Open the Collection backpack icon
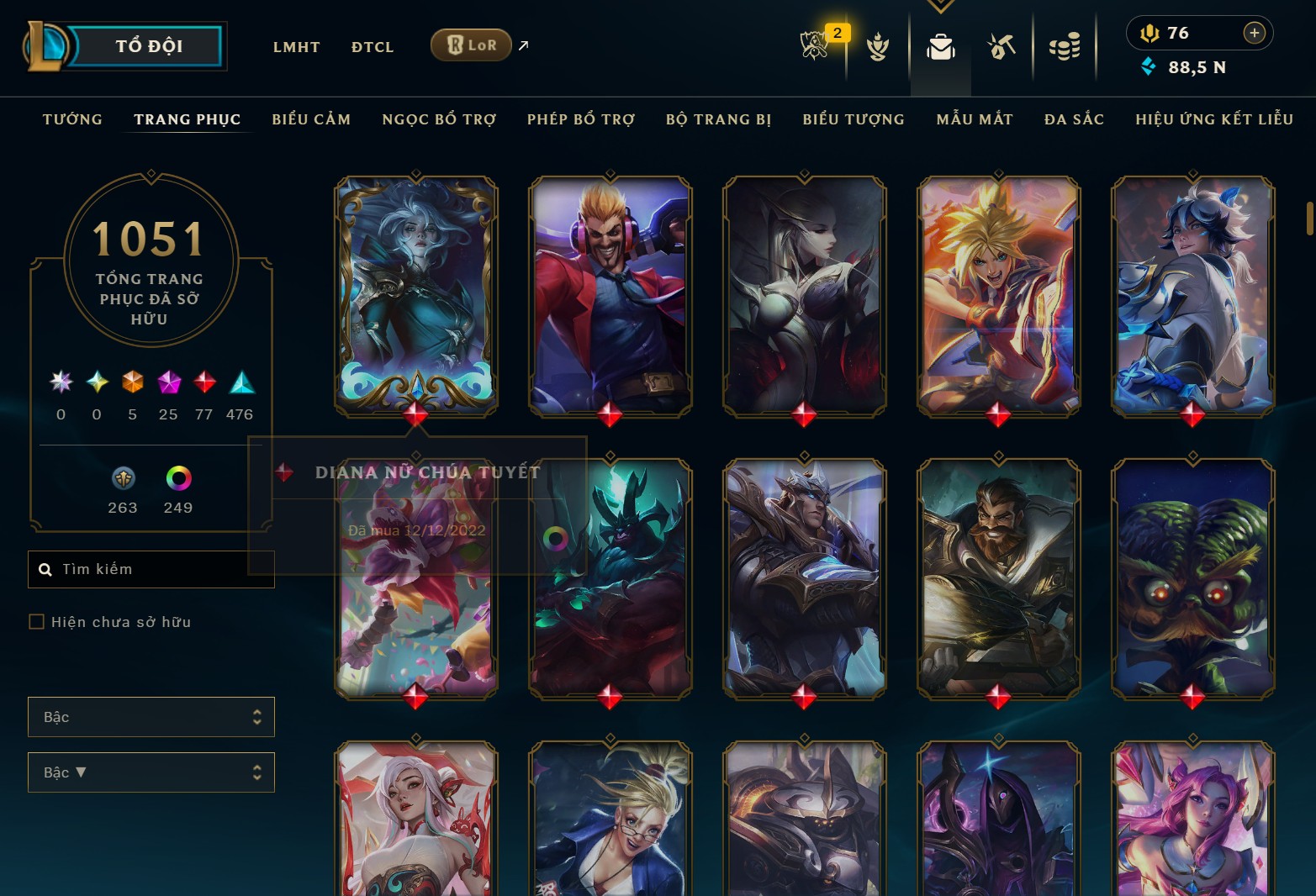1316x896 pixels. click(940, 48)
